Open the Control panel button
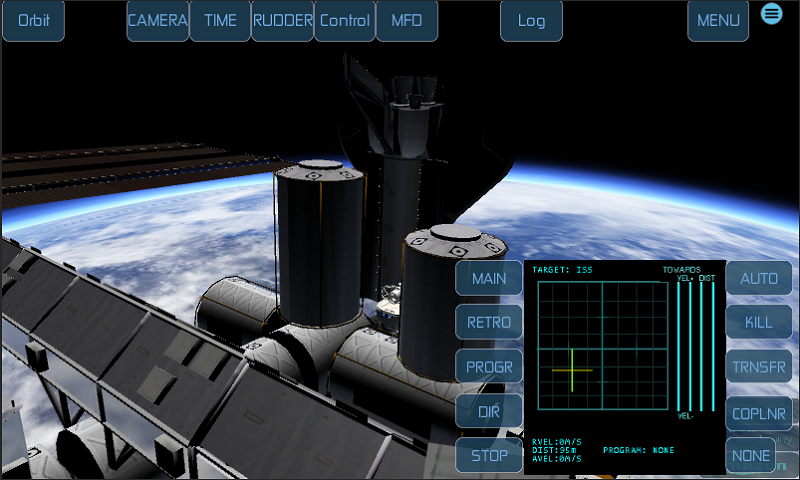The height and width of the screenshot is (480, 800). click(x=345, y=20)
